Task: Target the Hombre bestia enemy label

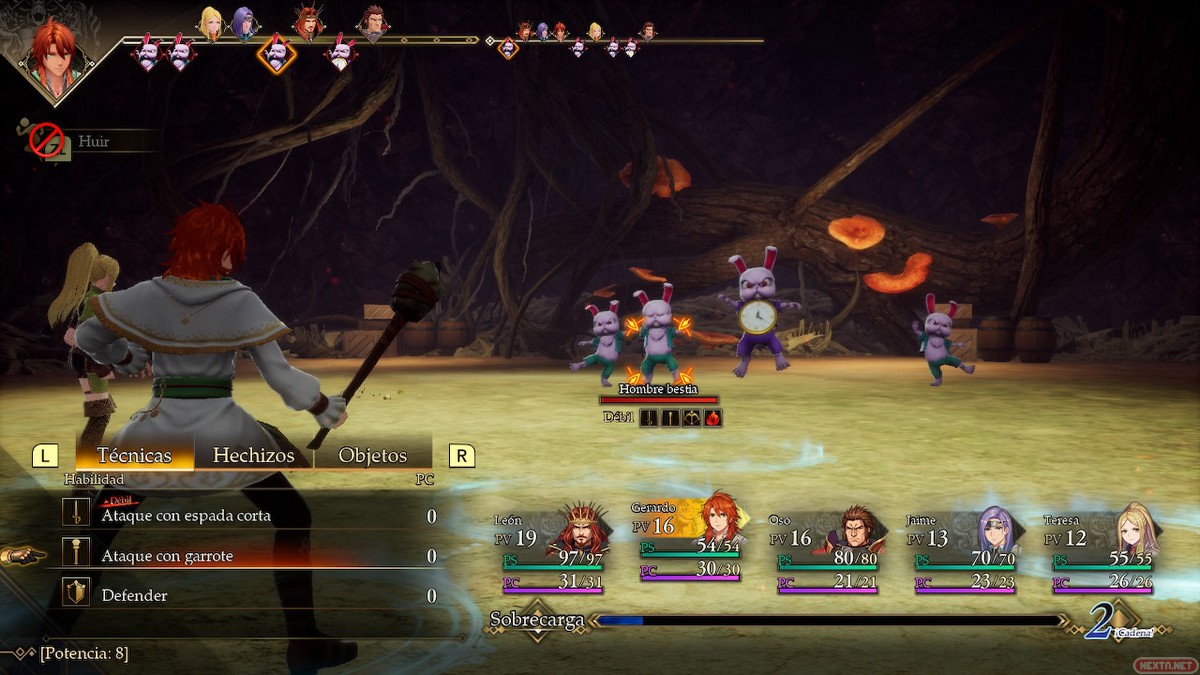Action: point(658,389)
